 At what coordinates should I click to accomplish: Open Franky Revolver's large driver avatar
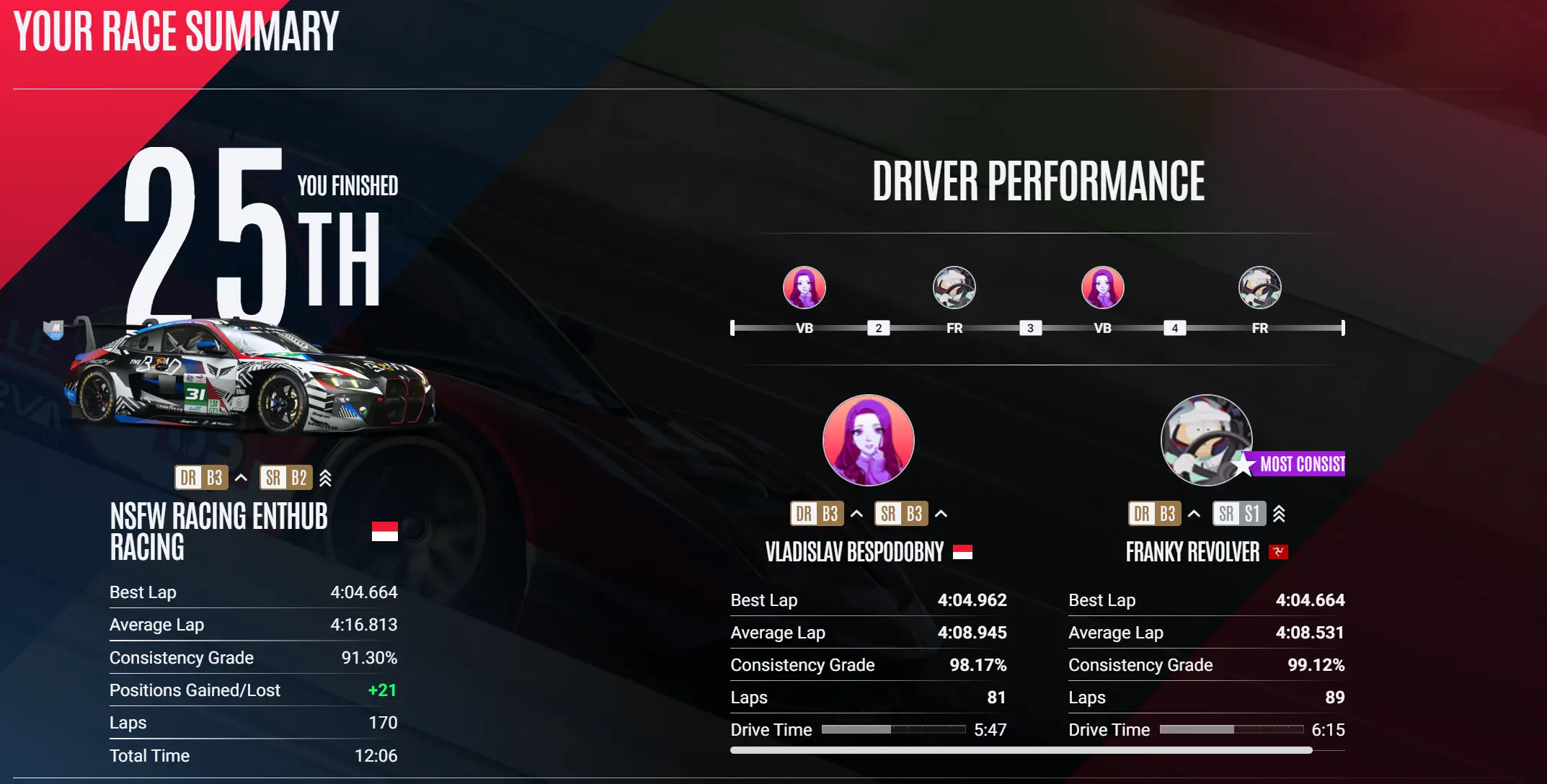coord(1205,438)
